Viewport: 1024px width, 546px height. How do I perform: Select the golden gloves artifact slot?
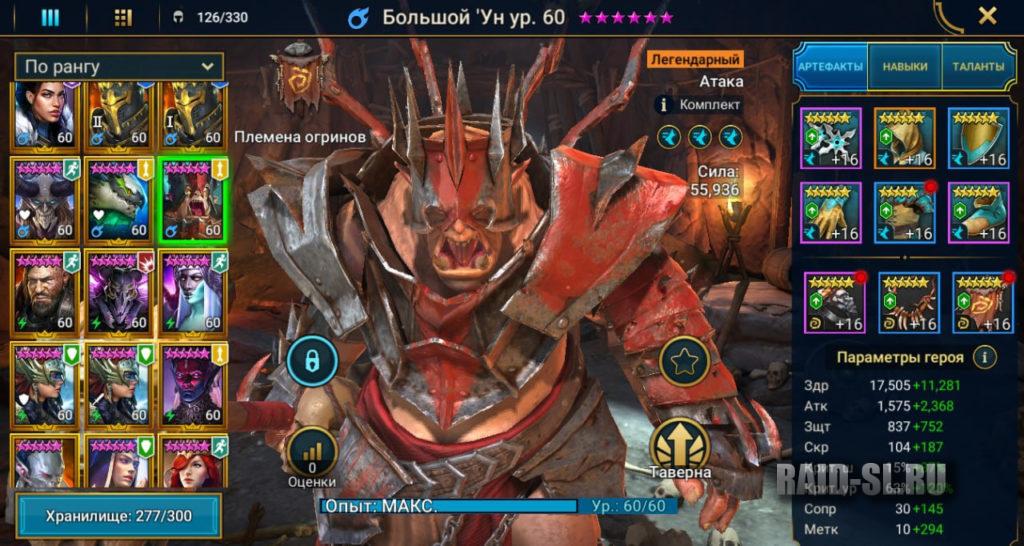[x=830, y=213]
